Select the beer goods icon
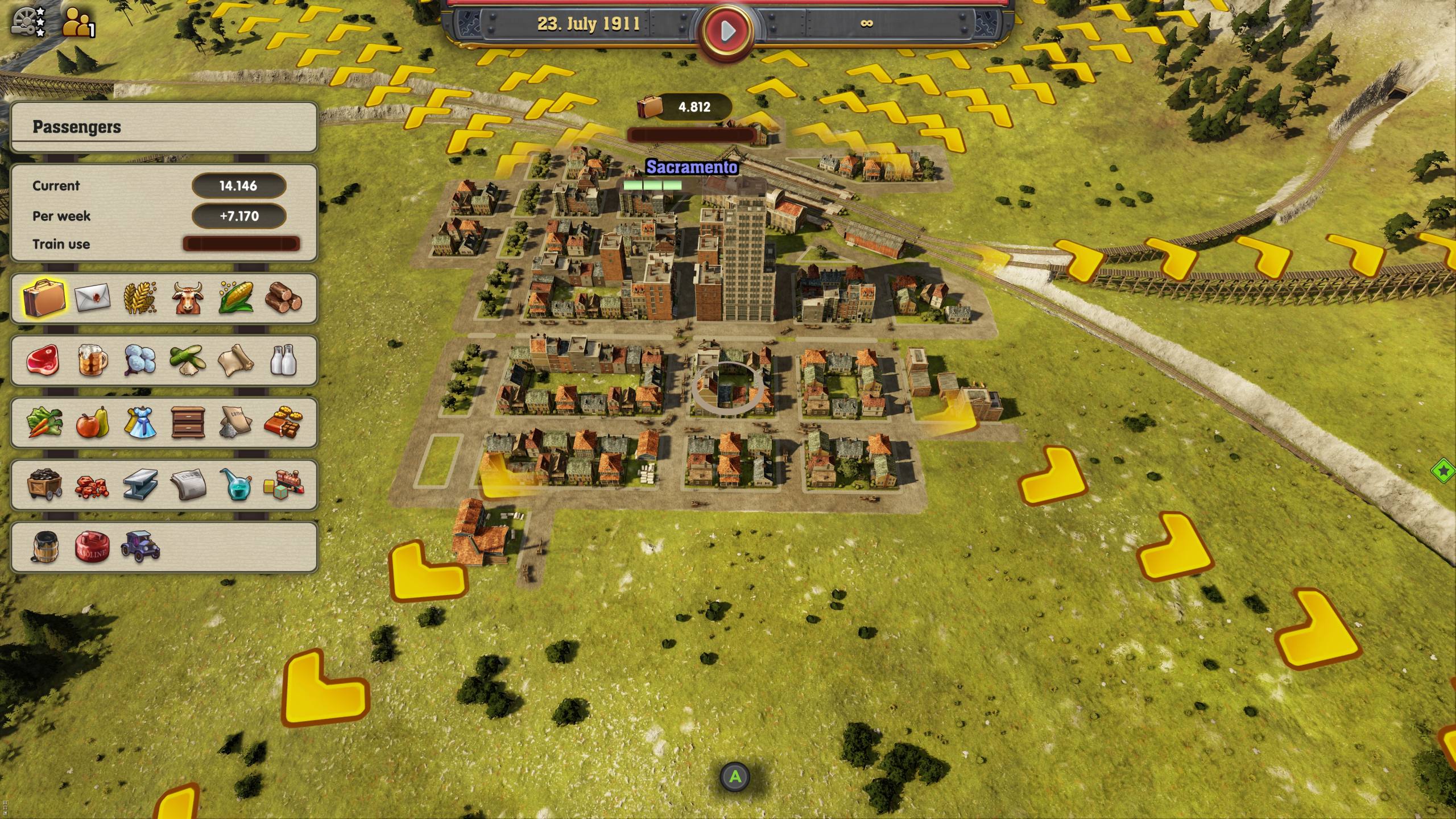The height and width of the screenshot is (819, 1456). coord(93,362)
